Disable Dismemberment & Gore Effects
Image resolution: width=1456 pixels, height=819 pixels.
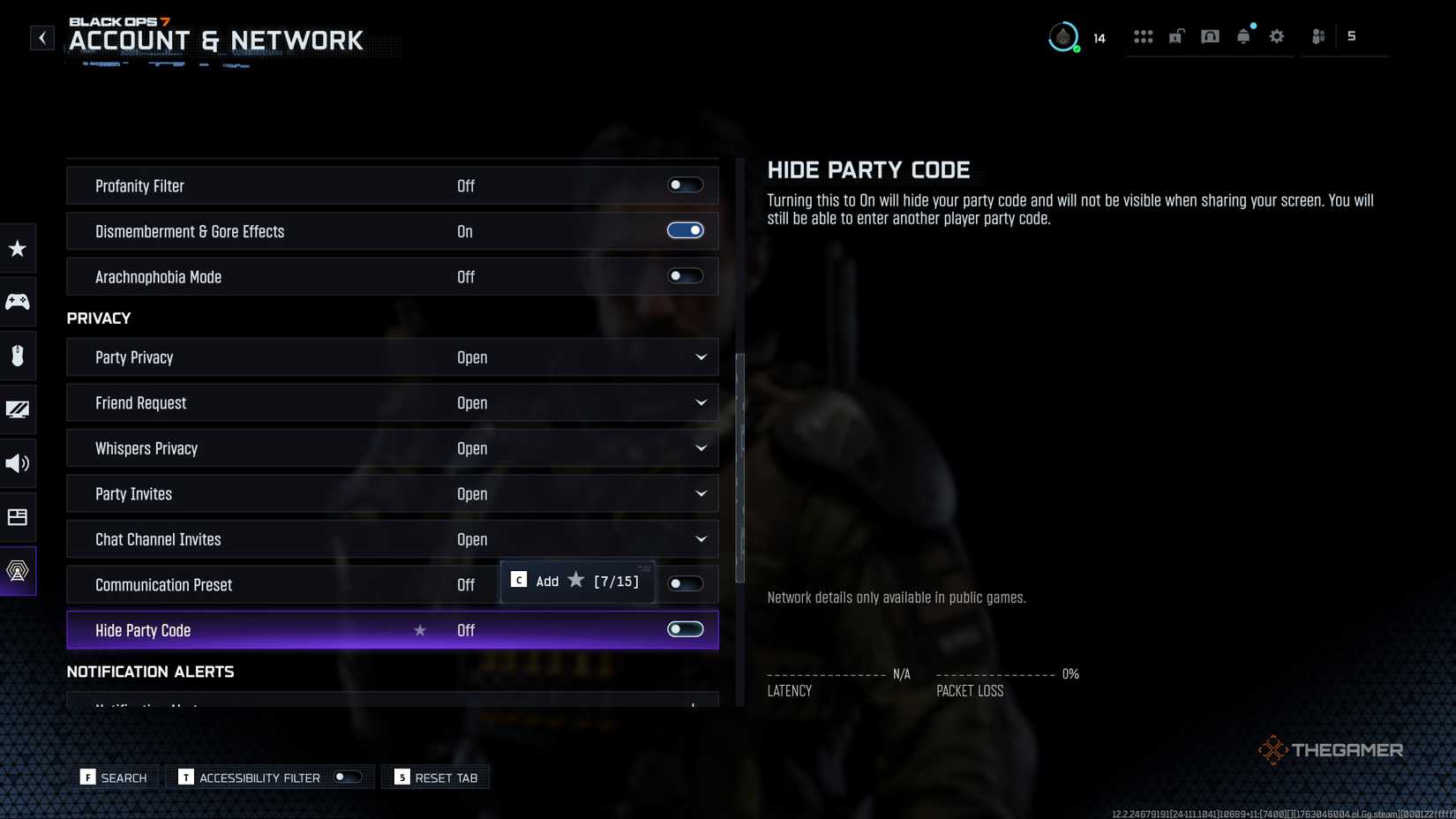point(685,230)
